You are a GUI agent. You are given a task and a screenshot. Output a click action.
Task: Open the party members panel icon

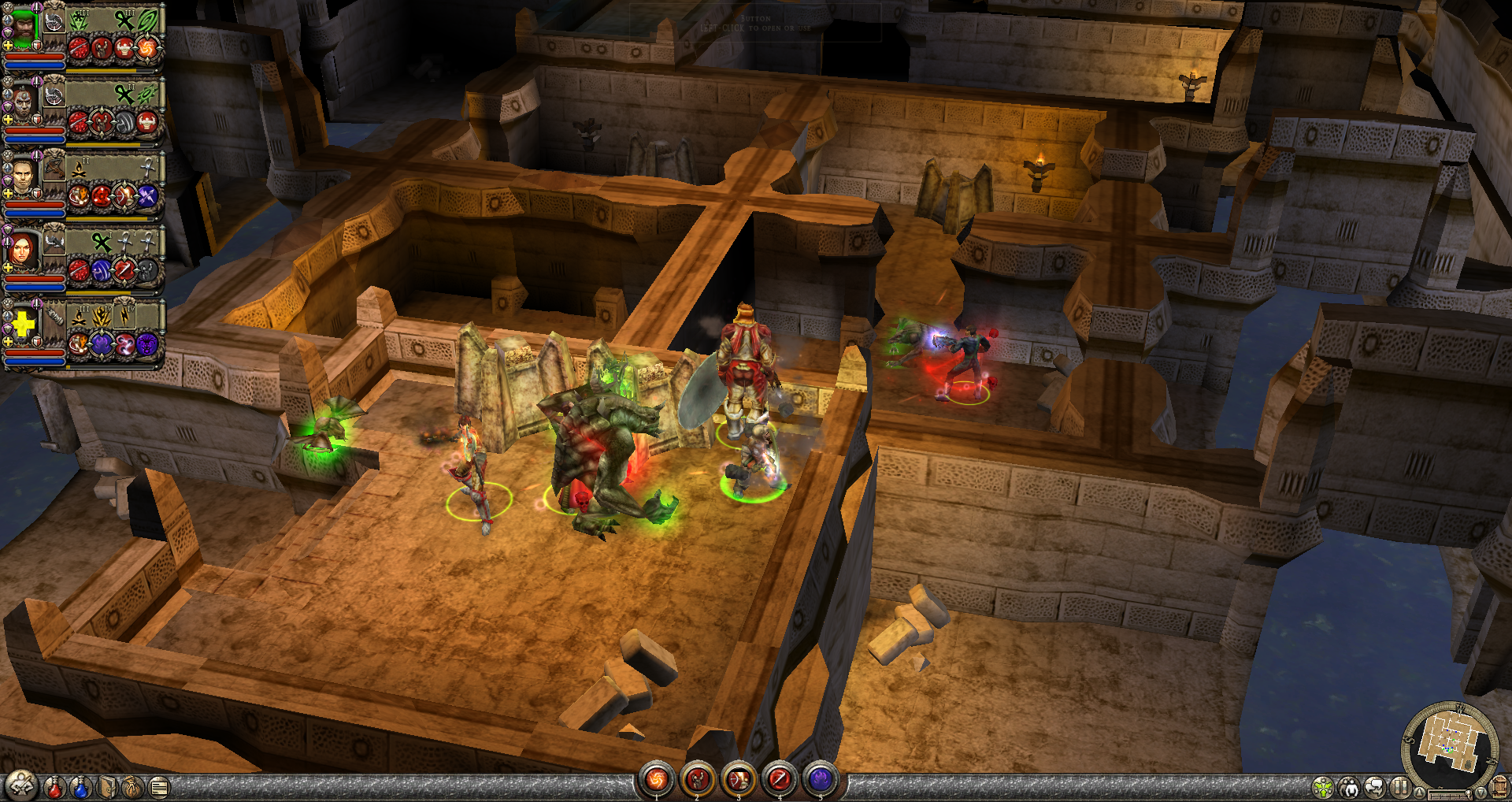tap(1349, 787)
